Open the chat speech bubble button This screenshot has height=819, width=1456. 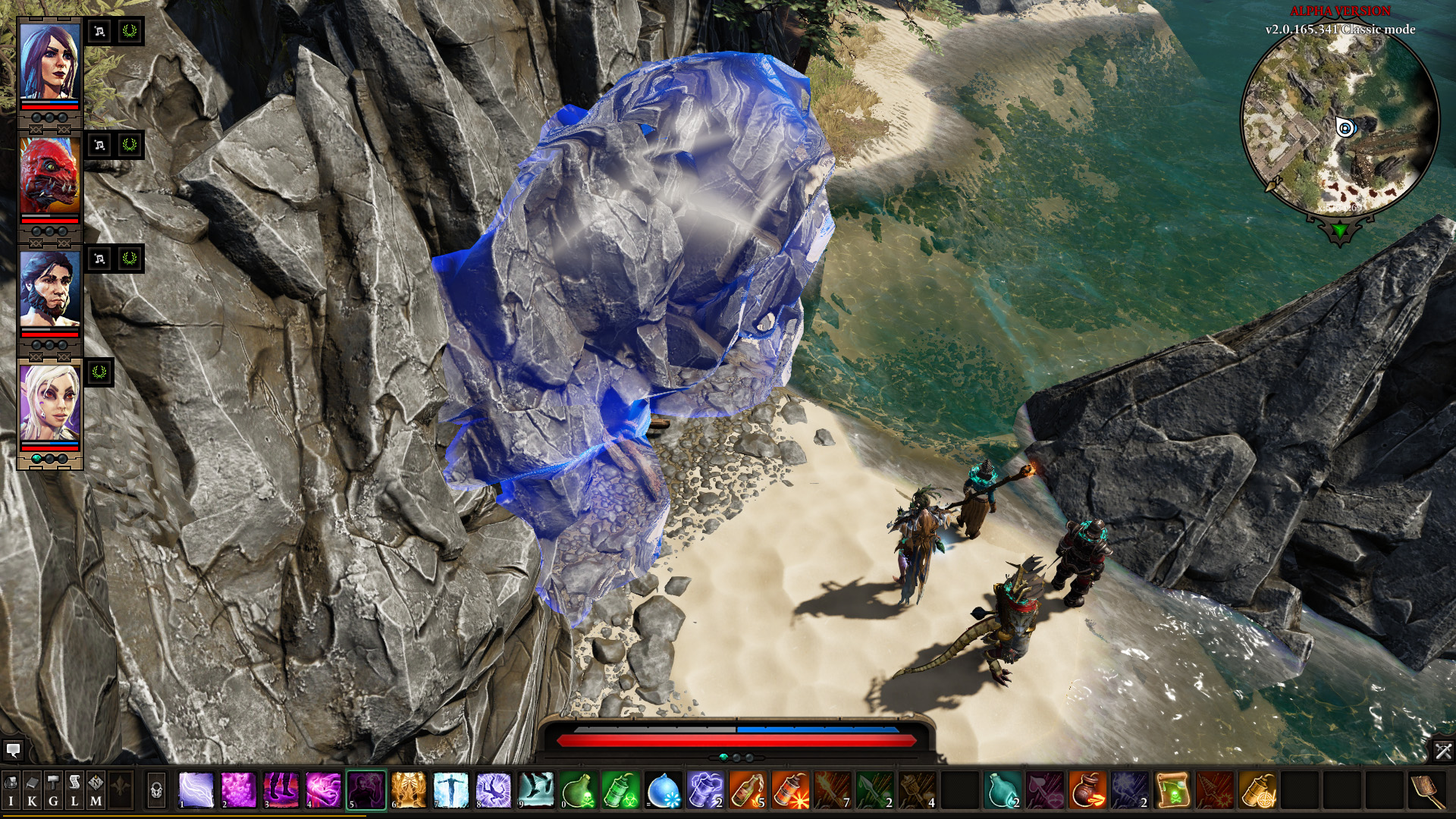[13, 751]
